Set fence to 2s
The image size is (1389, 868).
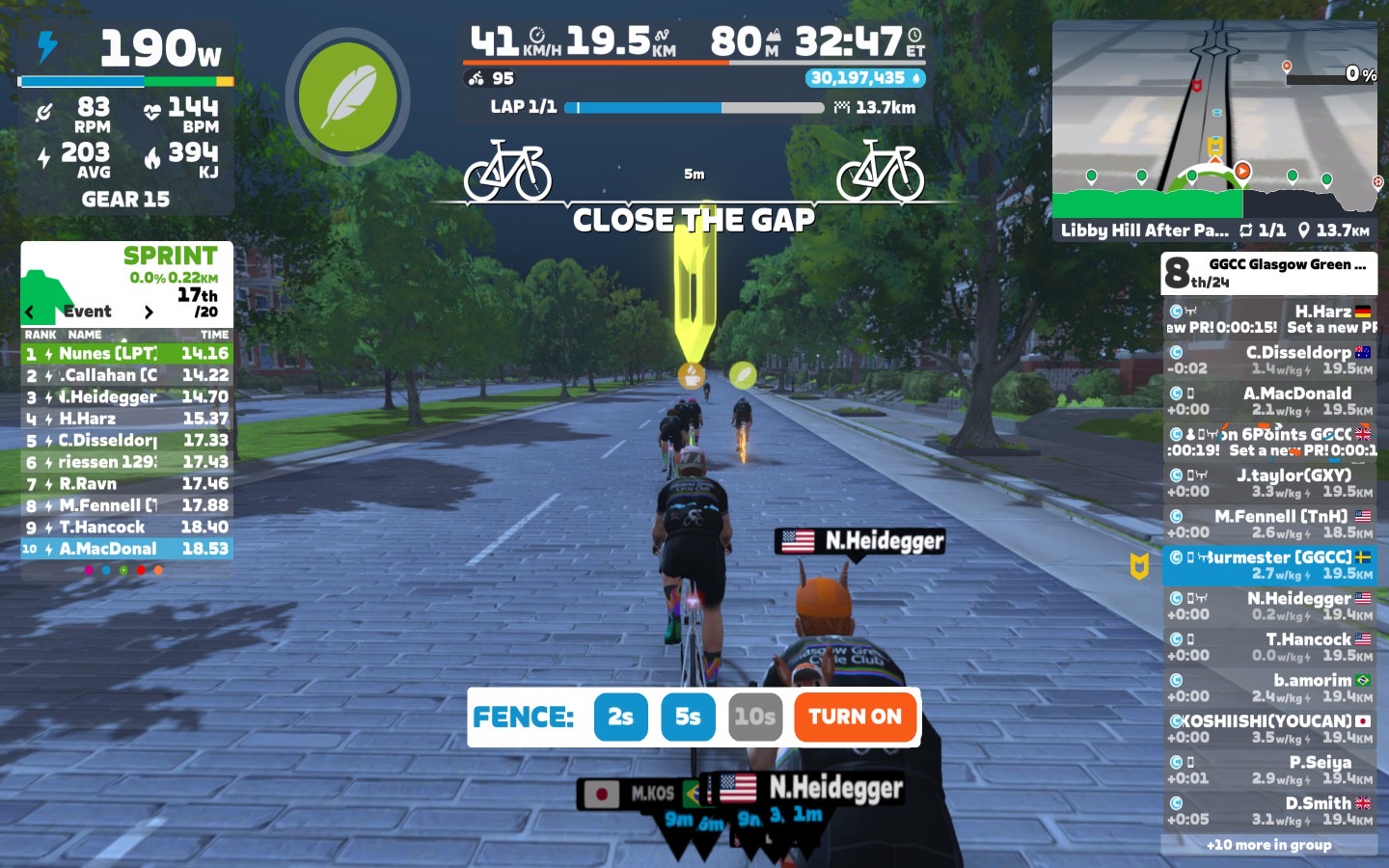620,717
